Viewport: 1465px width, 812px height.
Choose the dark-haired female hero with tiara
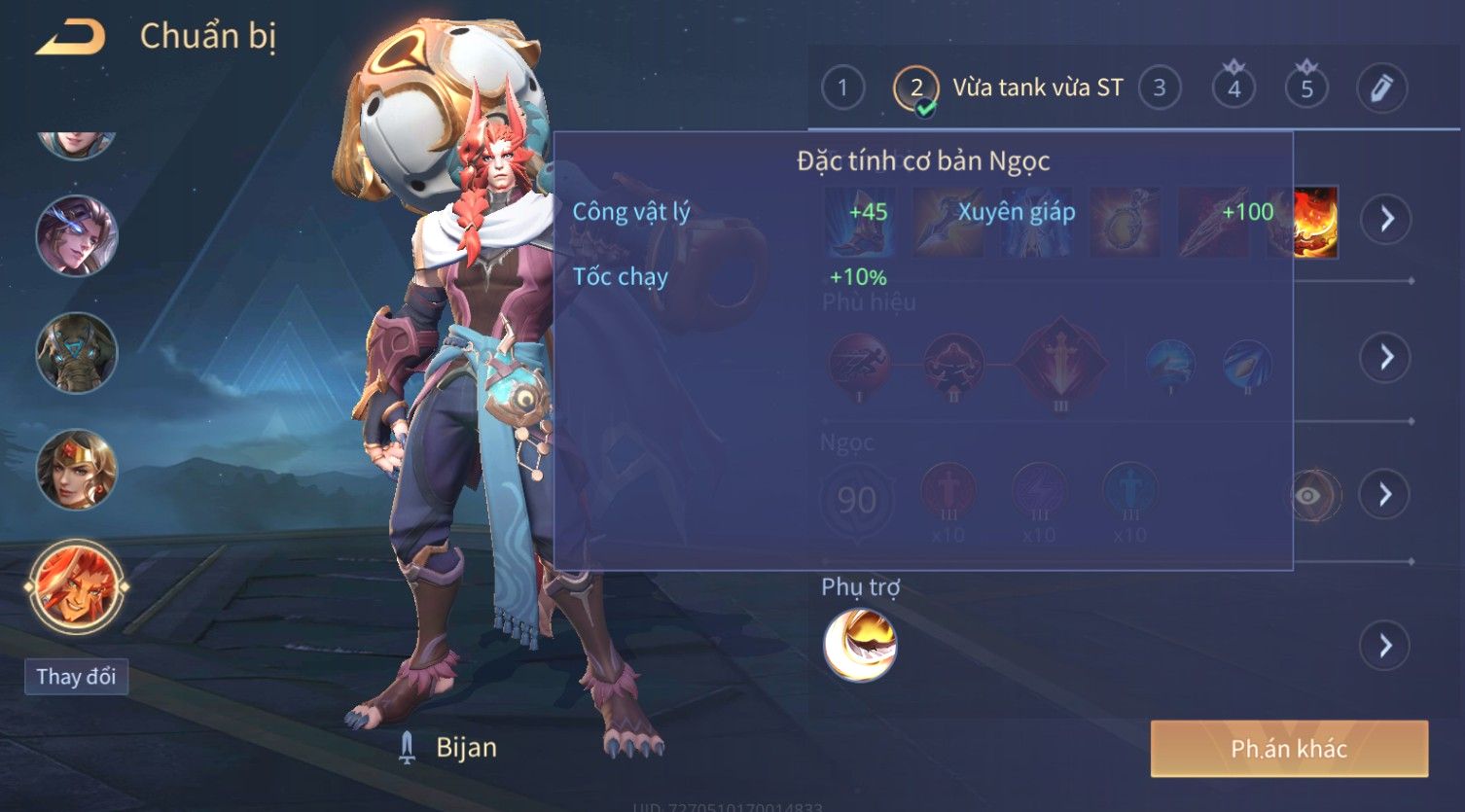pyautogui.click(x=77, y=470)
